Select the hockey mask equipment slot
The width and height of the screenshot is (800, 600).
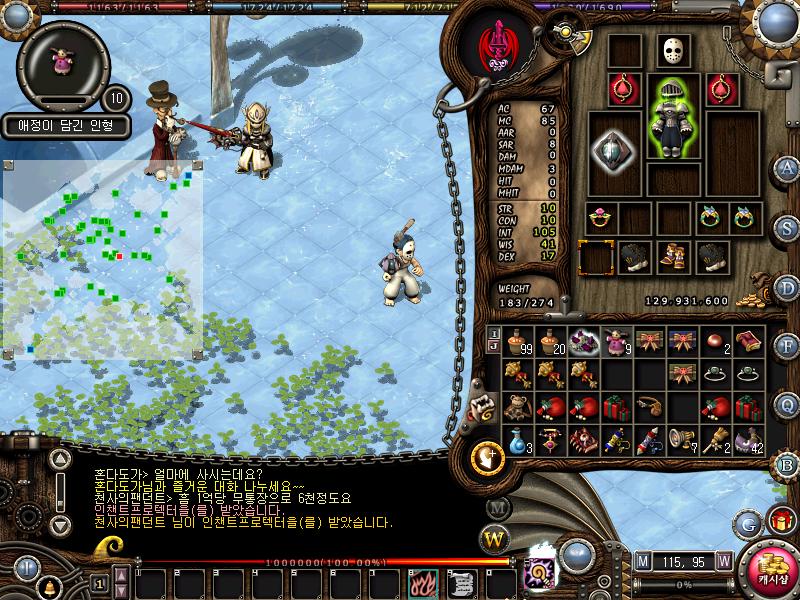pos(673,51)
